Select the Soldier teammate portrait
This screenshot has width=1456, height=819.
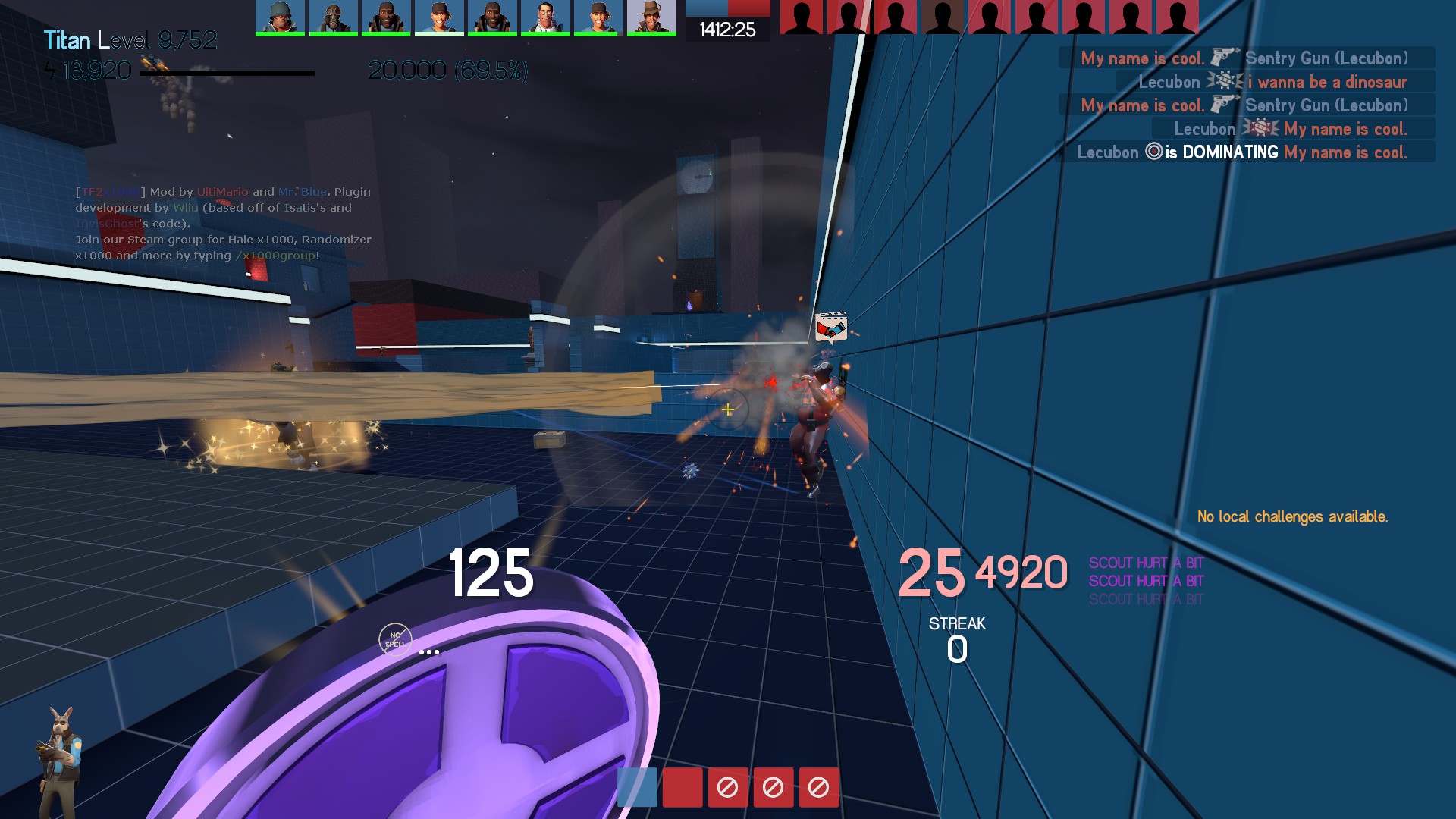tap(280, 17)
